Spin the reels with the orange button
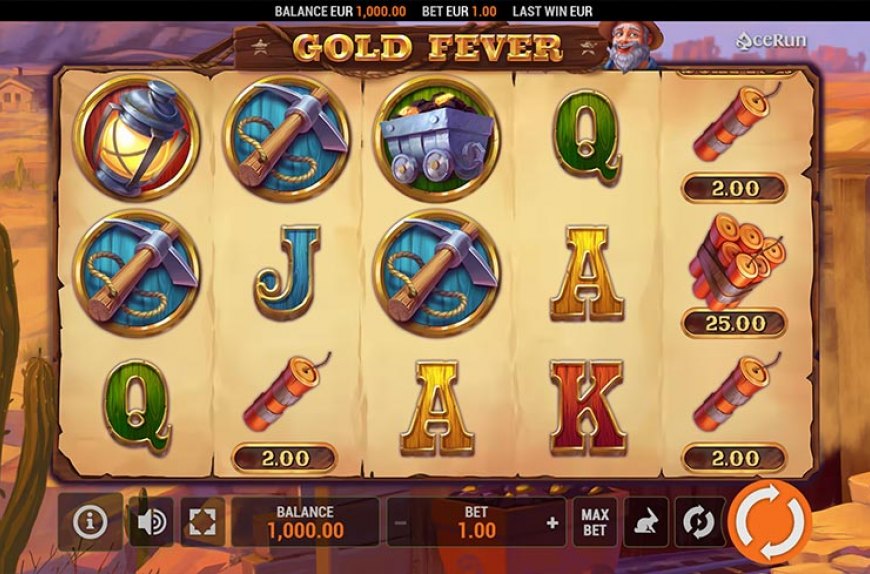Viewport: 870px width, 574px height. tap(769, 521)
